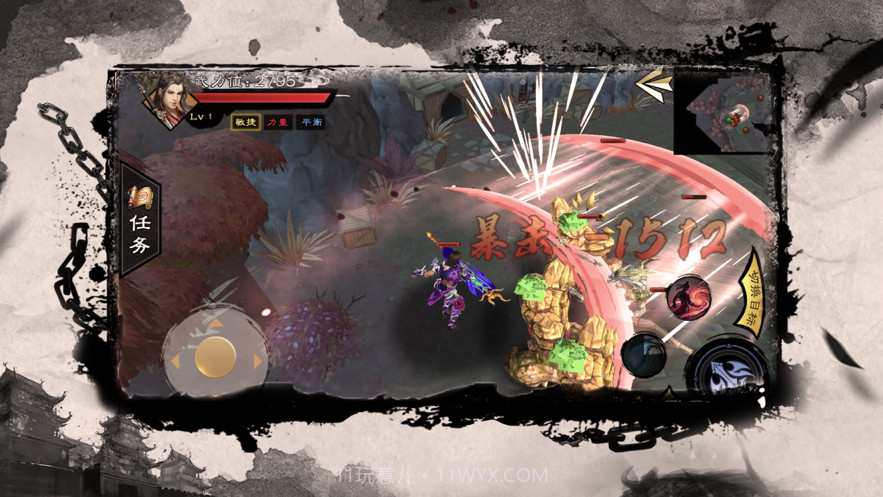This screenshot has width=883, height=497.
Task: Tap the hero portrait avatar
Action: click(165, 98)
